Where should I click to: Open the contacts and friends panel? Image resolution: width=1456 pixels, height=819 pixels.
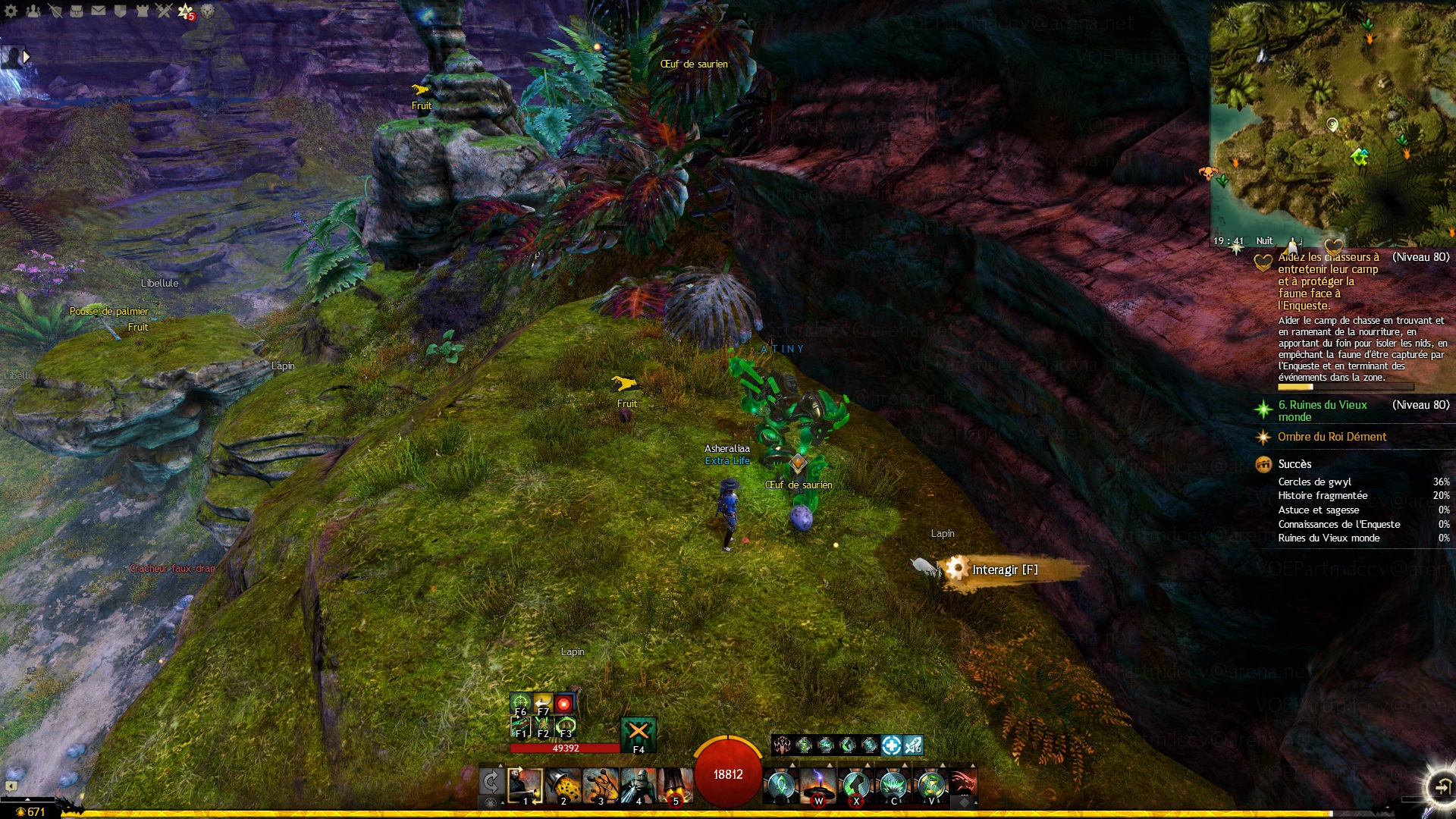tap(33, 11)
